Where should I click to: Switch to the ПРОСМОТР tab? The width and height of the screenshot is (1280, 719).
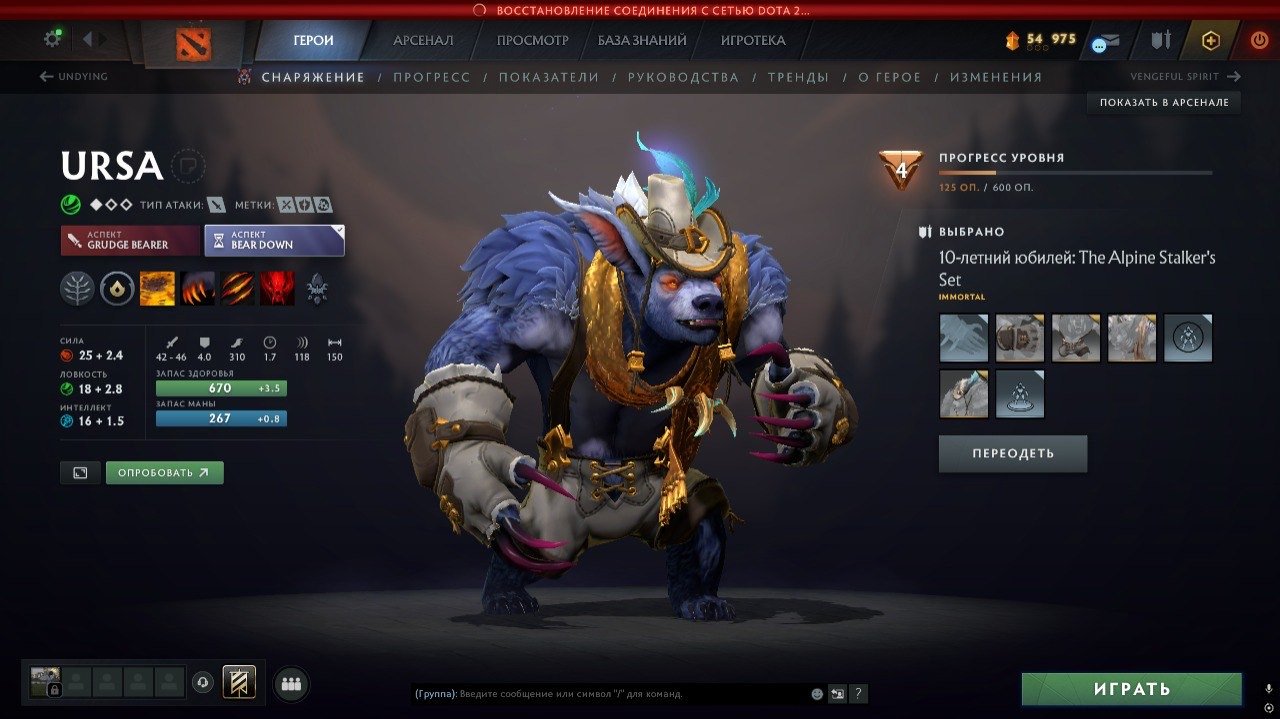(532, 41)
